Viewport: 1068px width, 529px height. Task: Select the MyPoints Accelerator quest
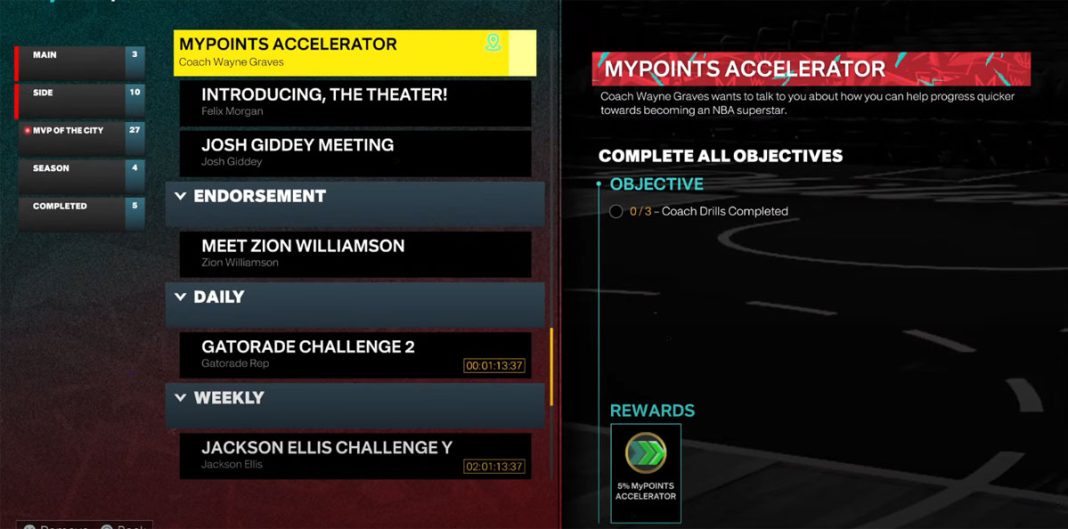tap(340, 52)
